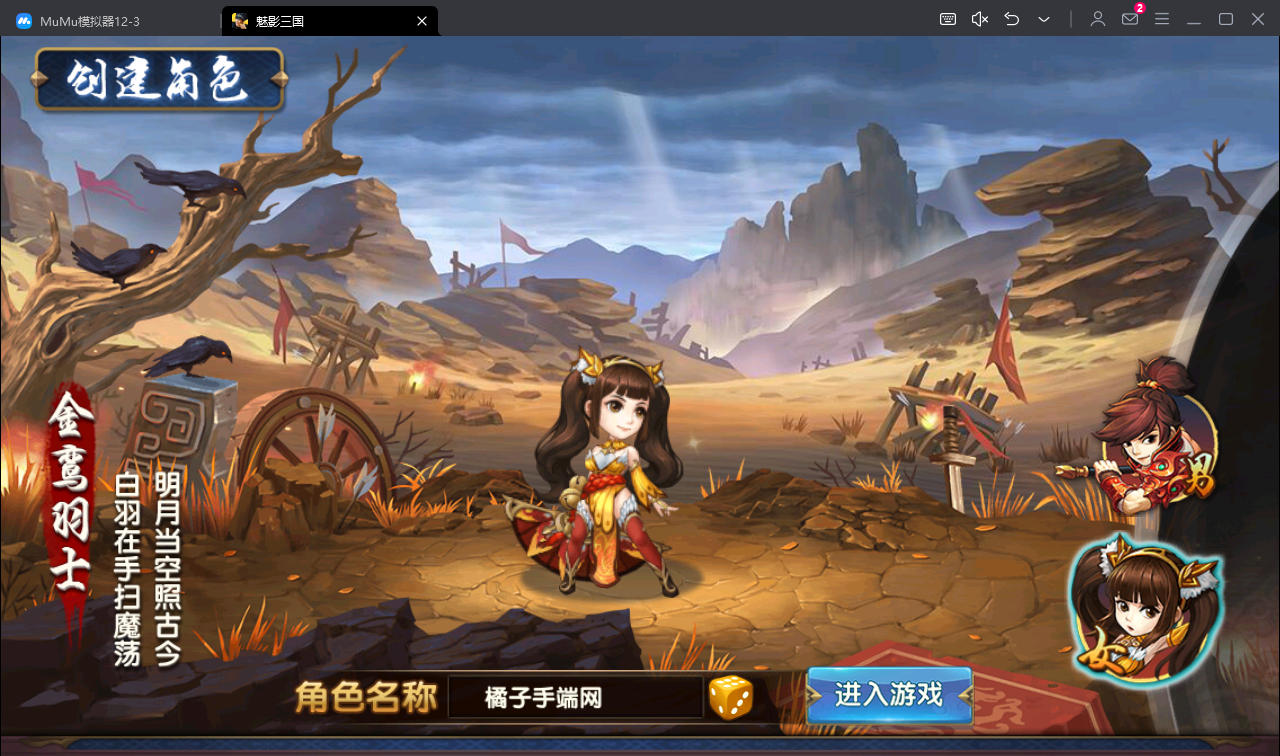Click the 进入游戏 enter game button

click(889, 695)
